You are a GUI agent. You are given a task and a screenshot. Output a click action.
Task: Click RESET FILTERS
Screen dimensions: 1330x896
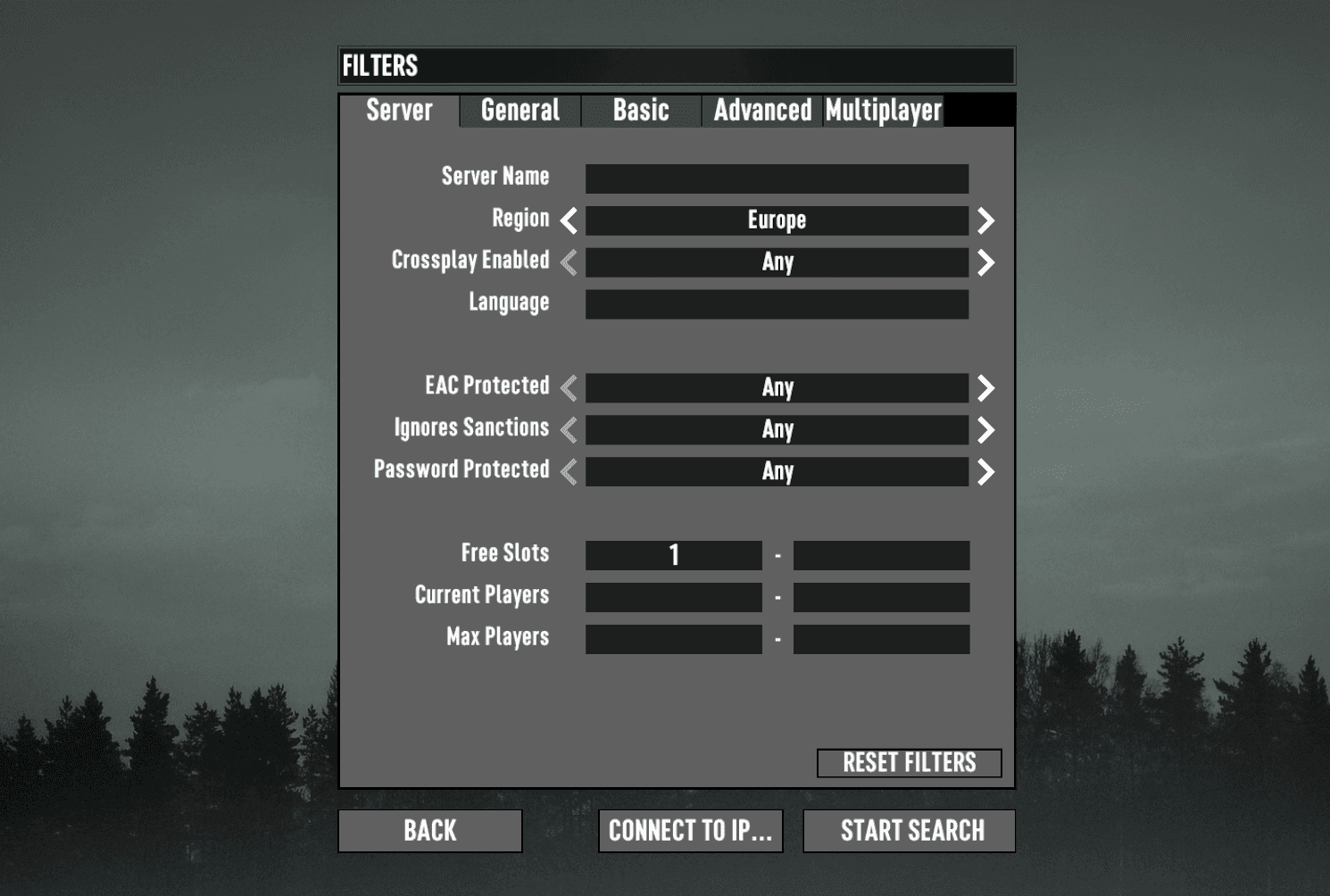(909, 762)
